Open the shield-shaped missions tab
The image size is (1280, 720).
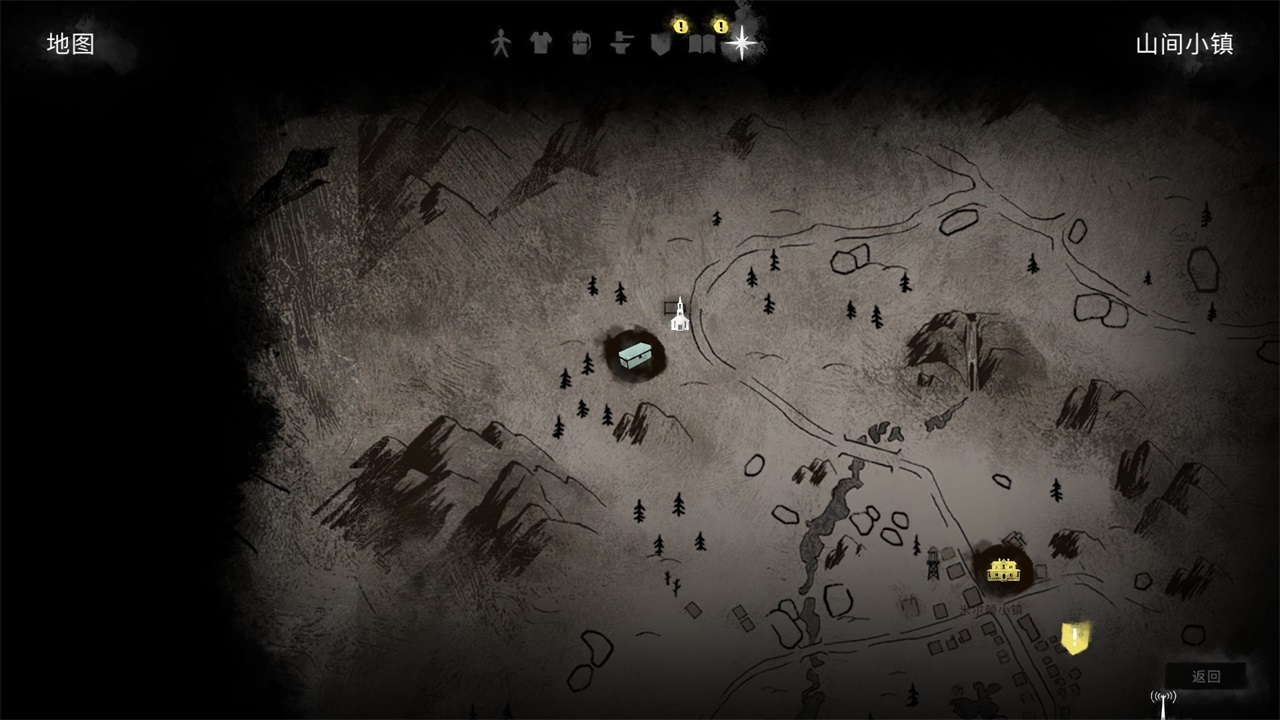tap(660, 44)
